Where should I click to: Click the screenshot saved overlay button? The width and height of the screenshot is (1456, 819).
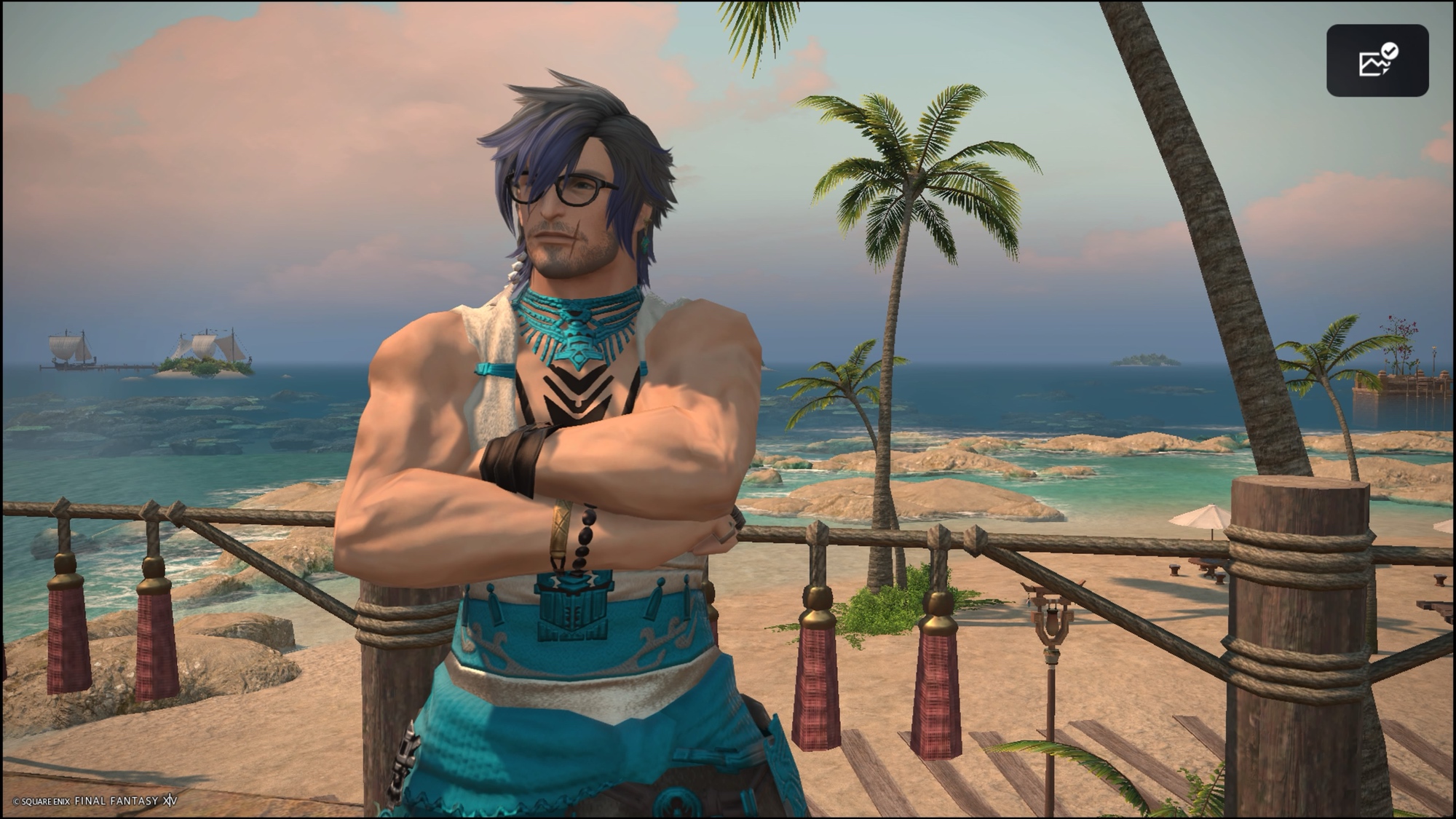1377,60
